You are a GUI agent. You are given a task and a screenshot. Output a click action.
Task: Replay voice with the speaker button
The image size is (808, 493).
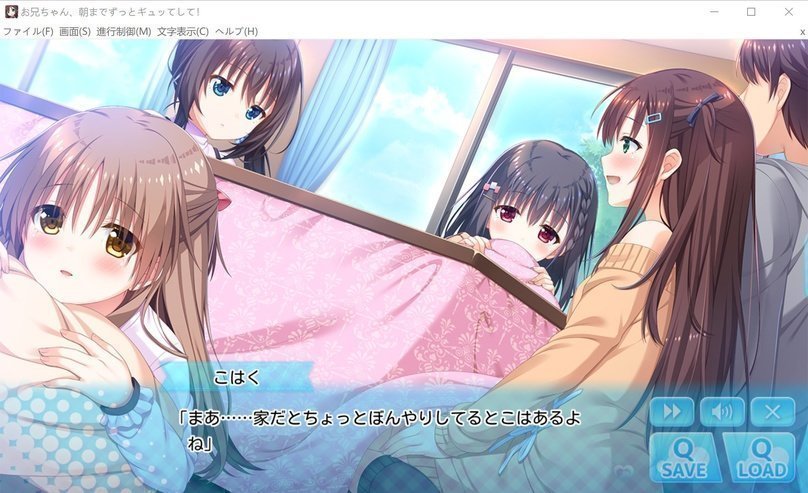[x=722, y=411]
